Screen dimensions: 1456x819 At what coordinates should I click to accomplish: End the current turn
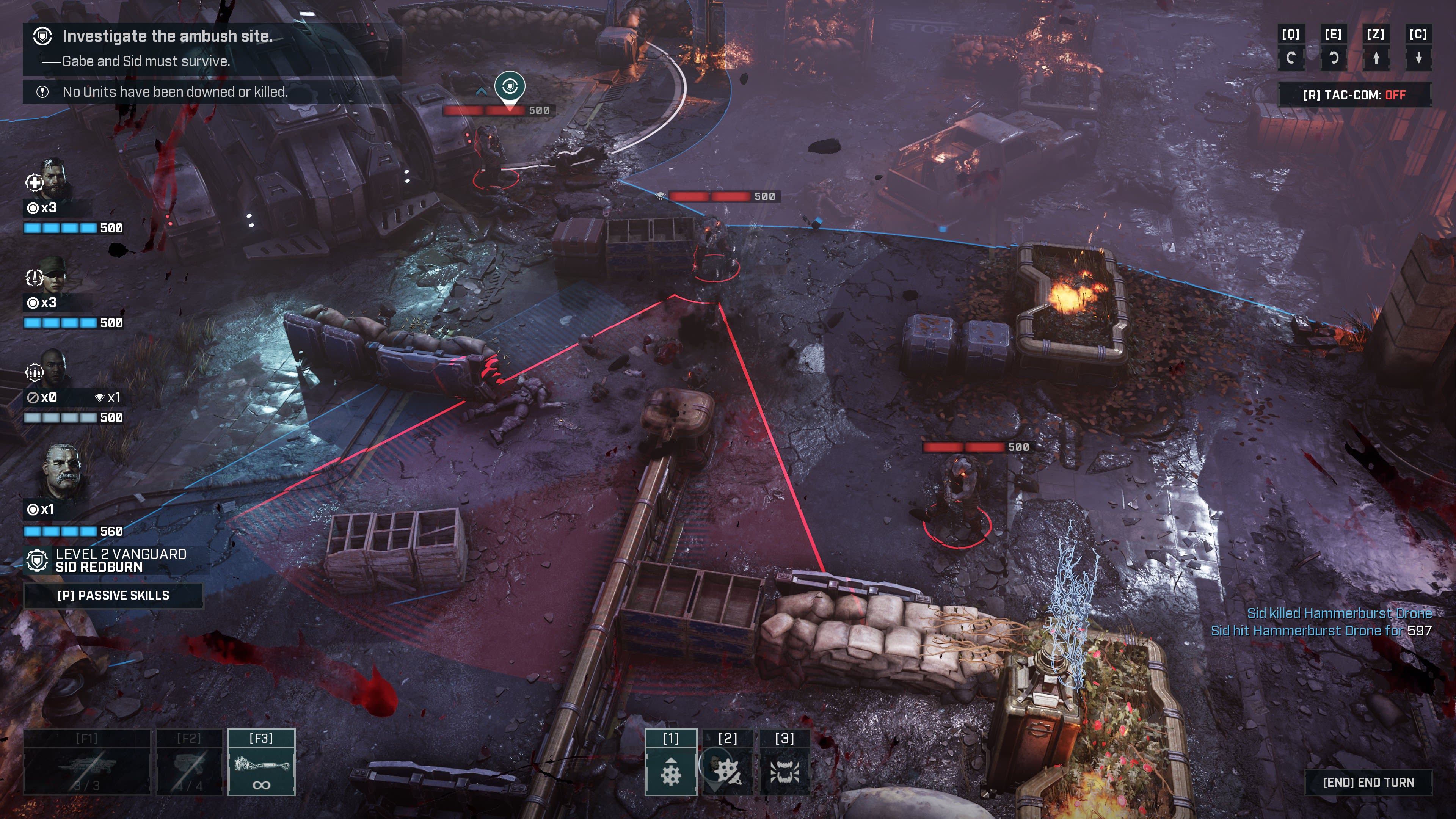point(1368,782)
